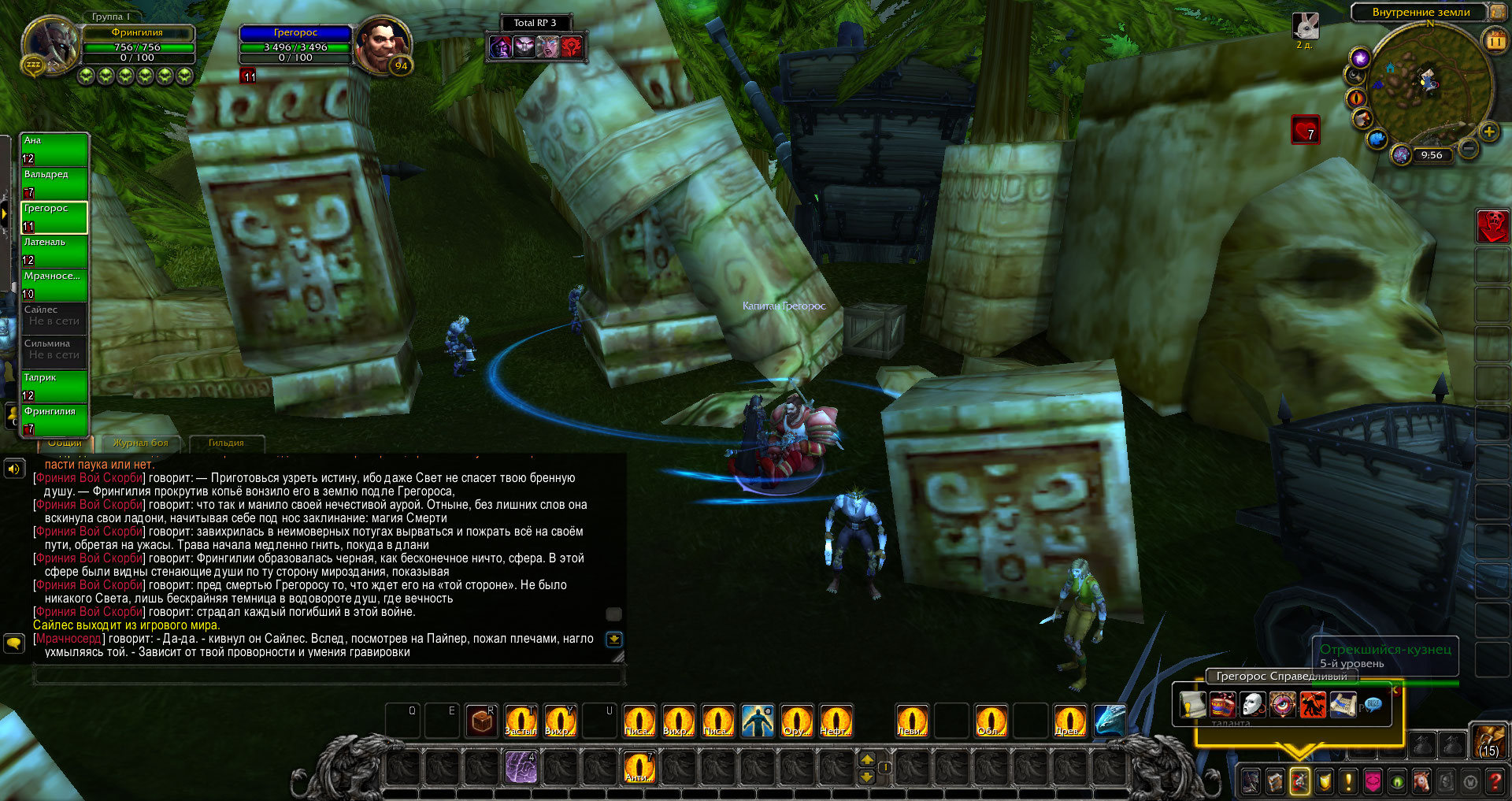Use the dice cube action slot
Screen dimensions: 1512x801
click(481, 721)
